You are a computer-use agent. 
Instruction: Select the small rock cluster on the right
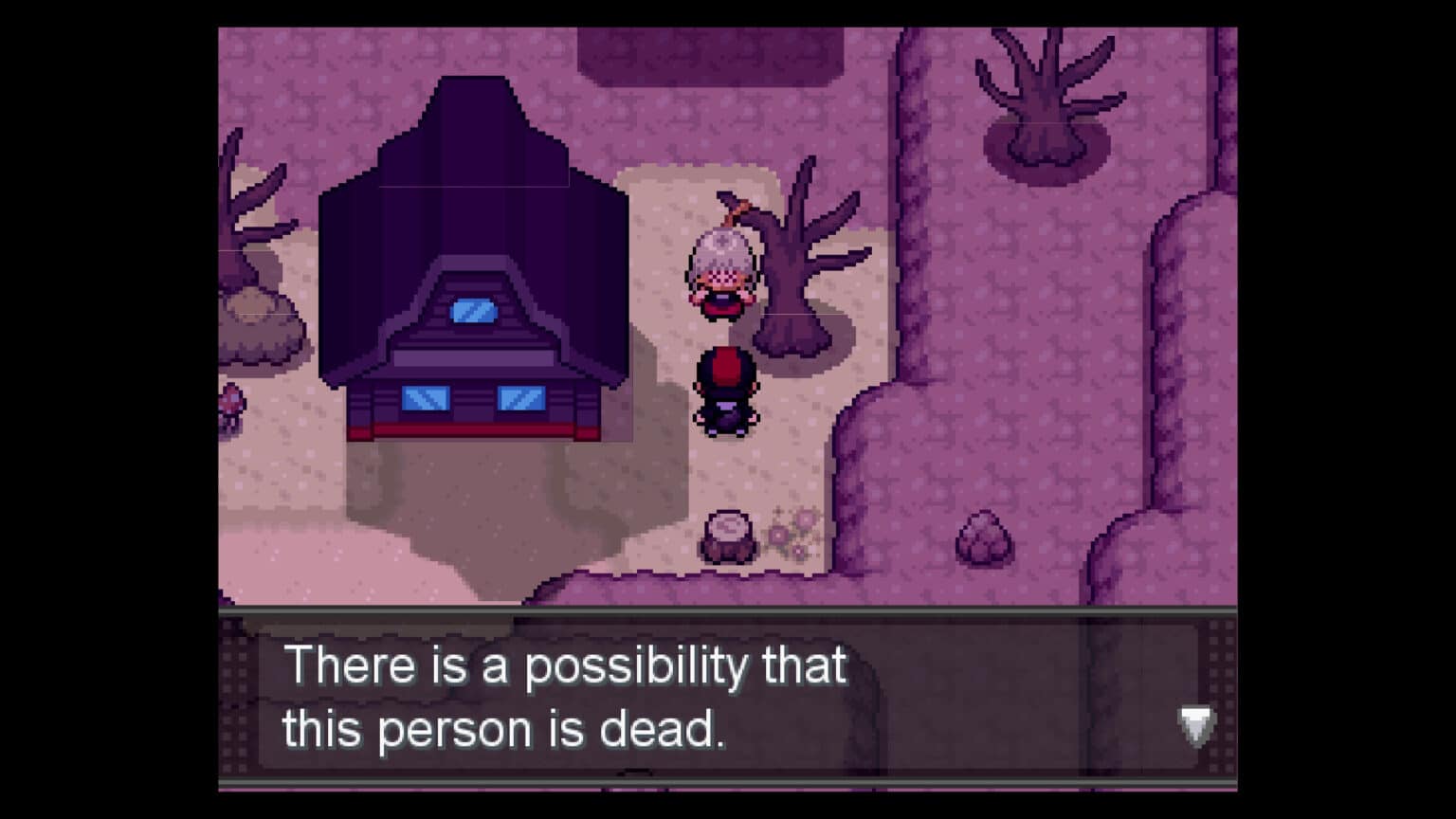pos(986,540)
